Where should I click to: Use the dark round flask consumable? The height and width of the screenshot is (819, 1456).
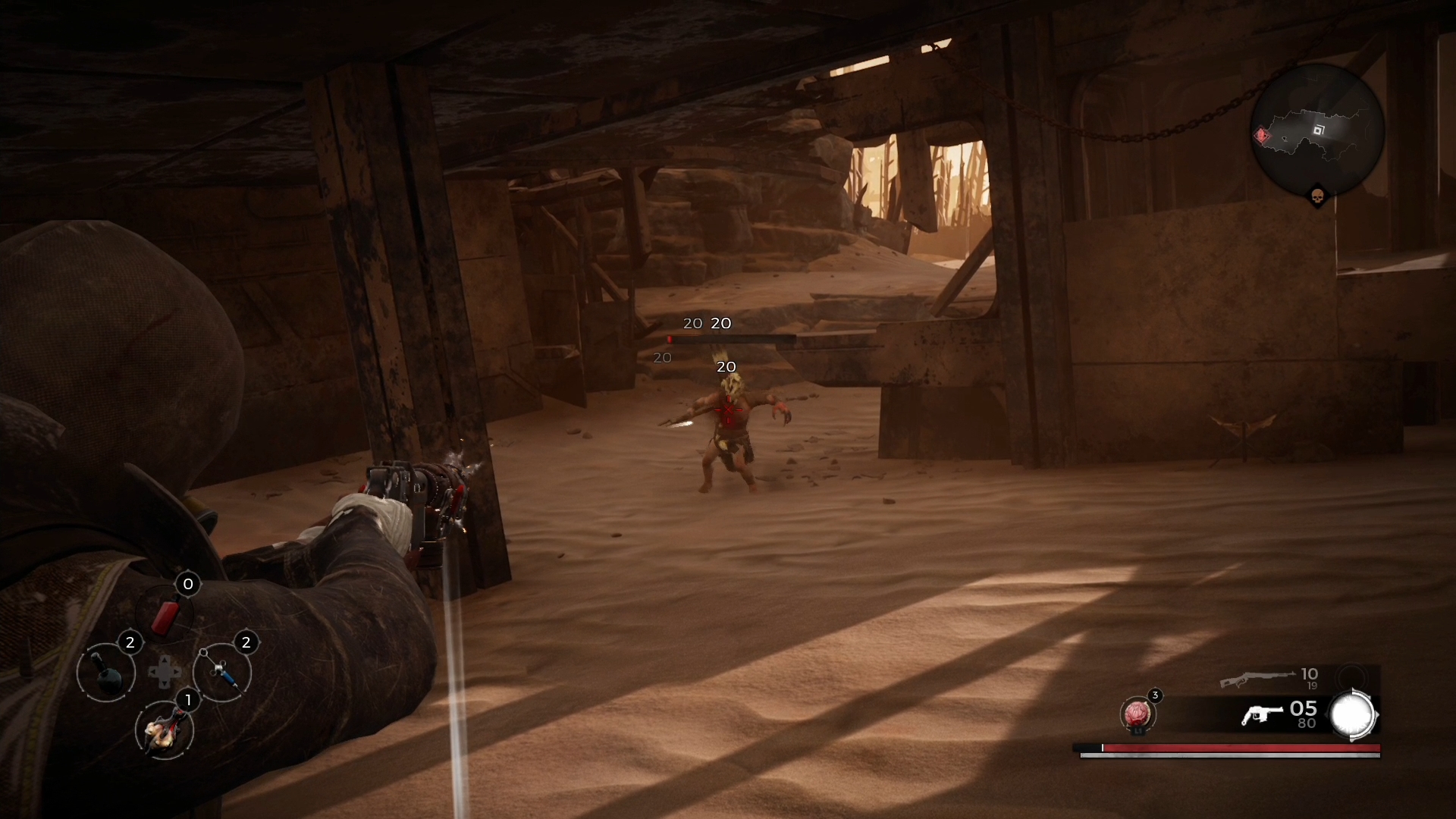pos(106,672)
